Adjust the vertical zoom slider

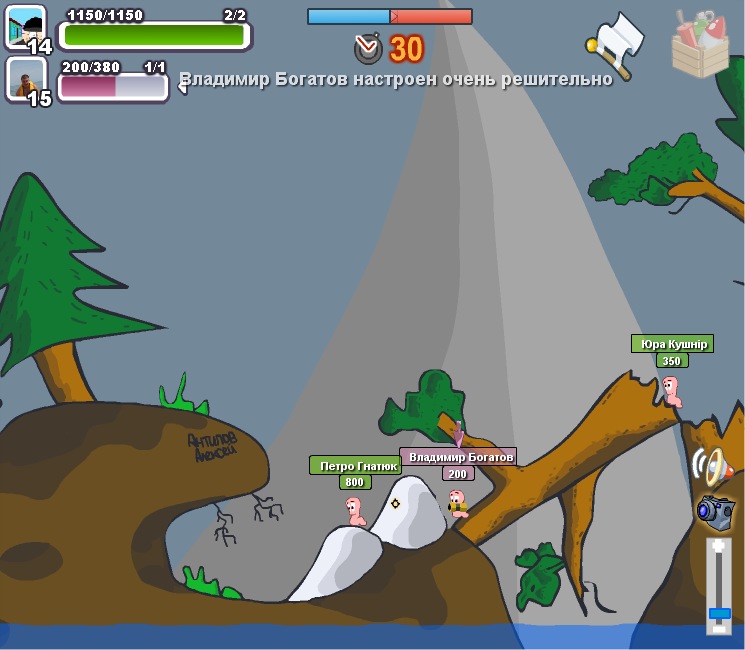[x=719, y=612]
